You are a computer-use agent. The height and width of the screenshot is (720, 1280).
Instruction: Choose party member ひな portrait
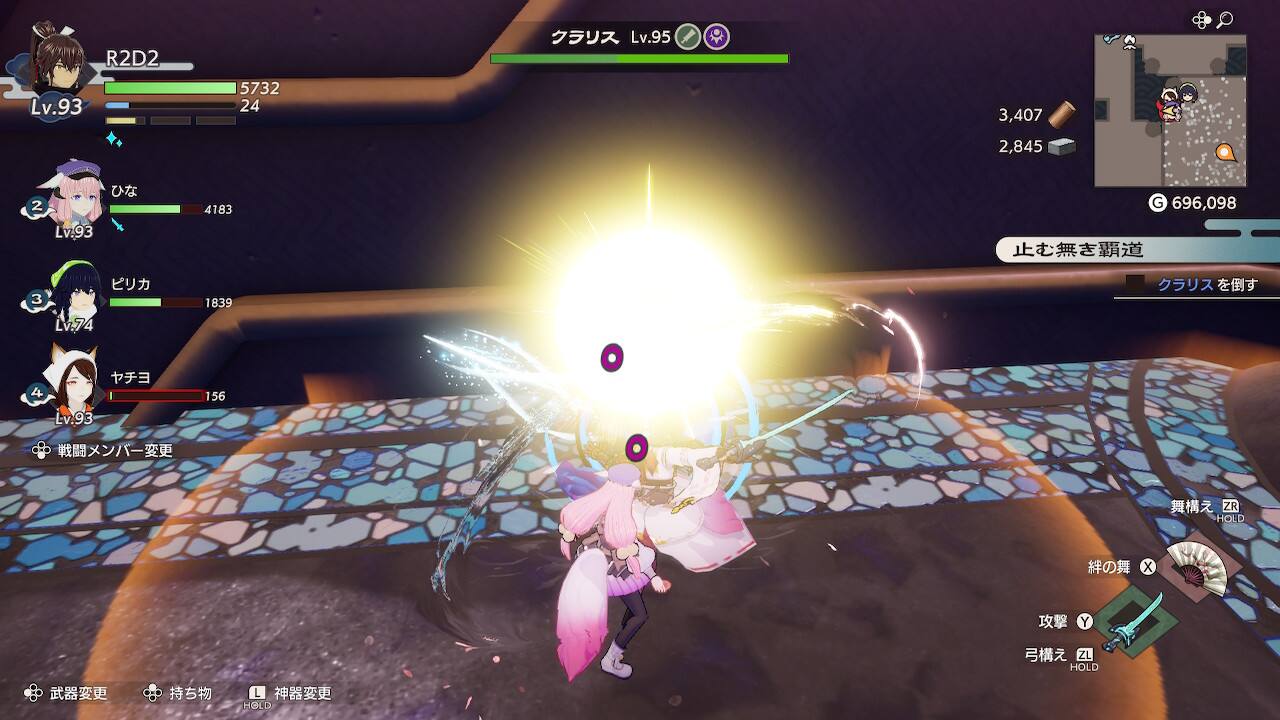[73, 193]
